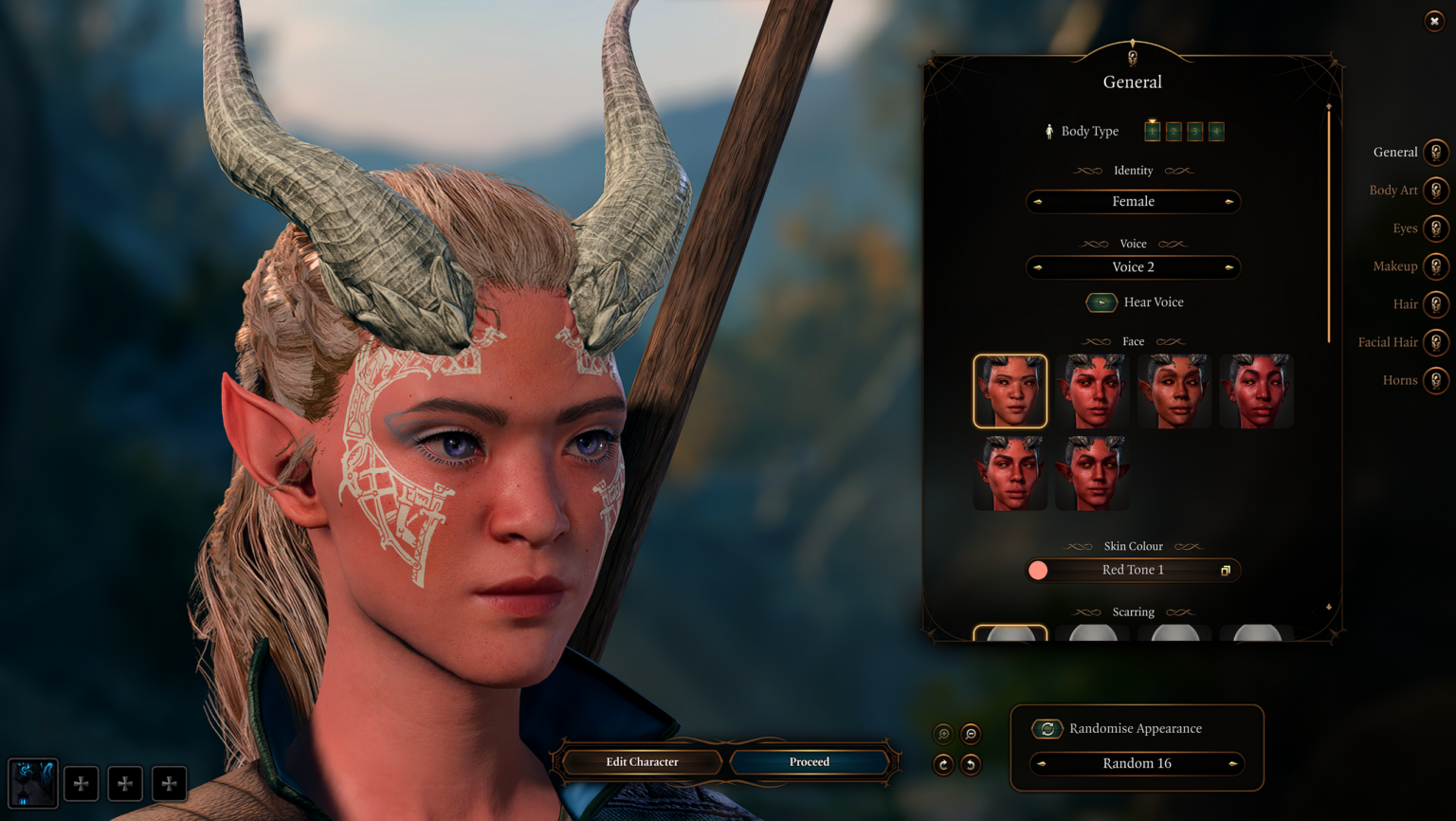The image size is (1456, 821).
Task: Click an empty plus slot to add a character
Action: tap(81, 783)
